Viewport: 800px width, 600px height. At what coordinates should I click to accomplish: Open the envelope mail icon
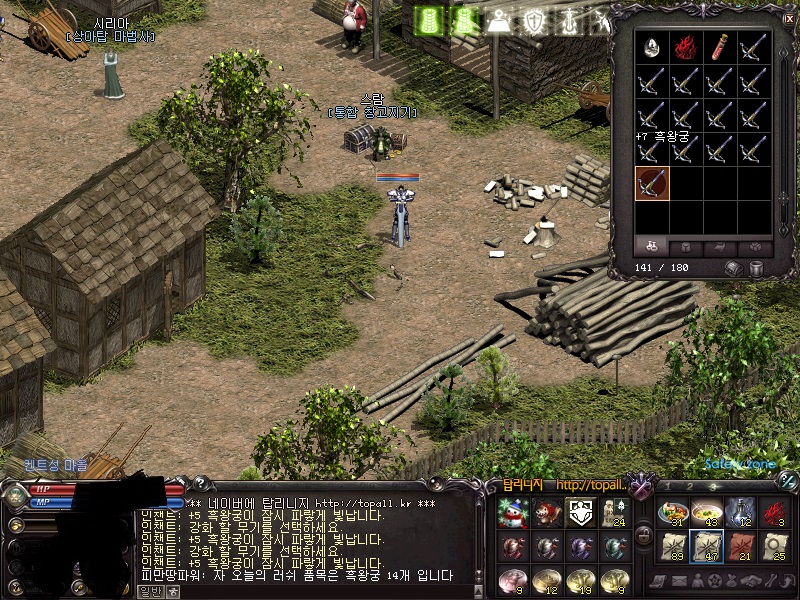[x=681, y=581]
